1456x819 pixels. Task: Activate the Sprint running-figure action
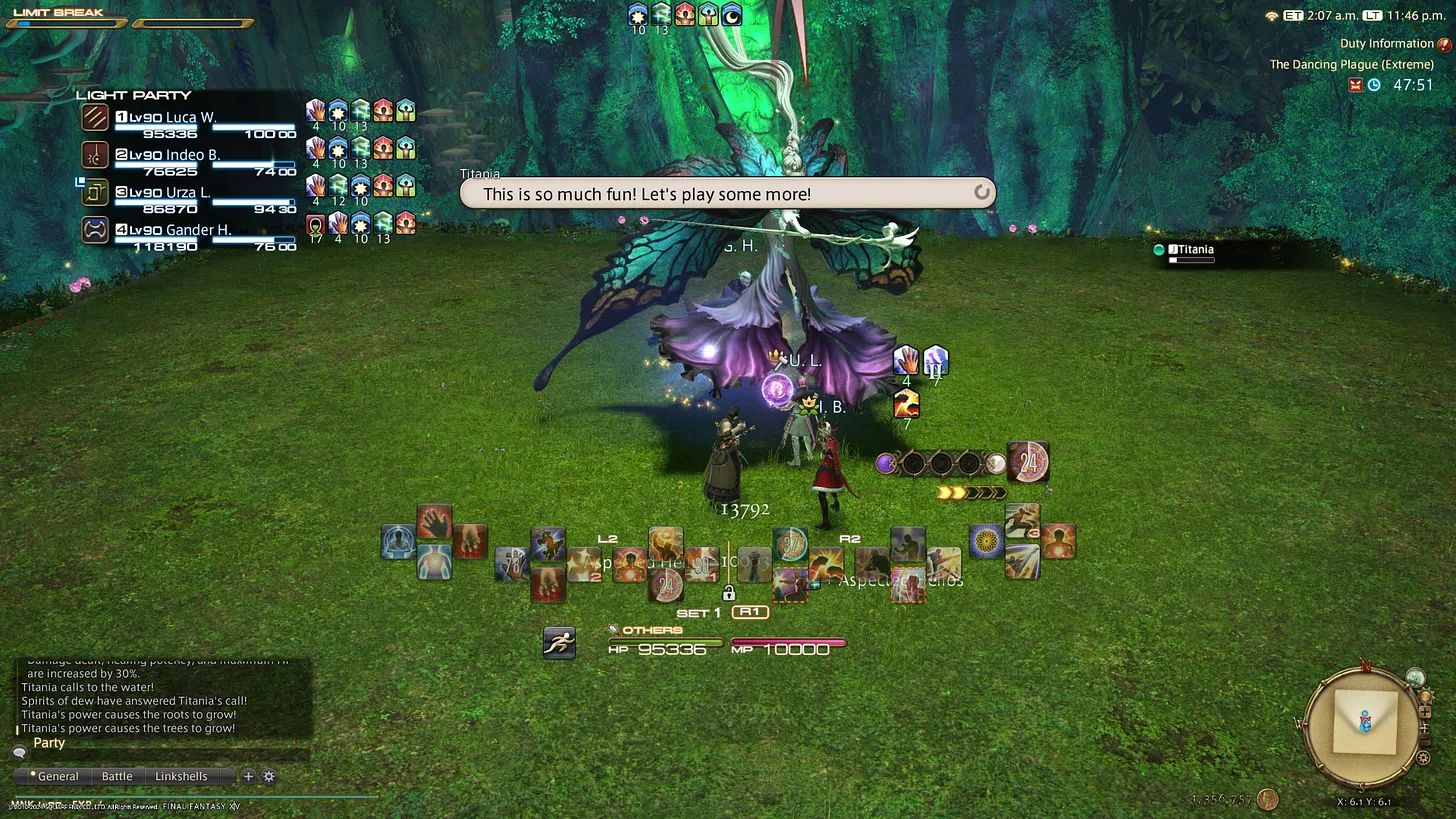click(559, 642)
